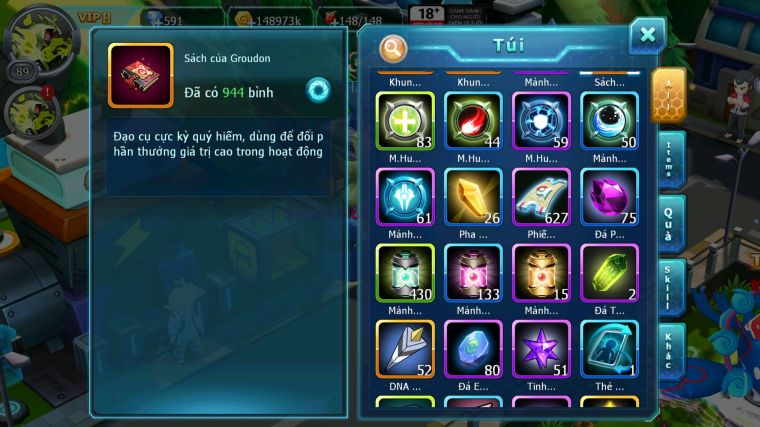Choose the purple star item with 51

(x=541, y=348)
